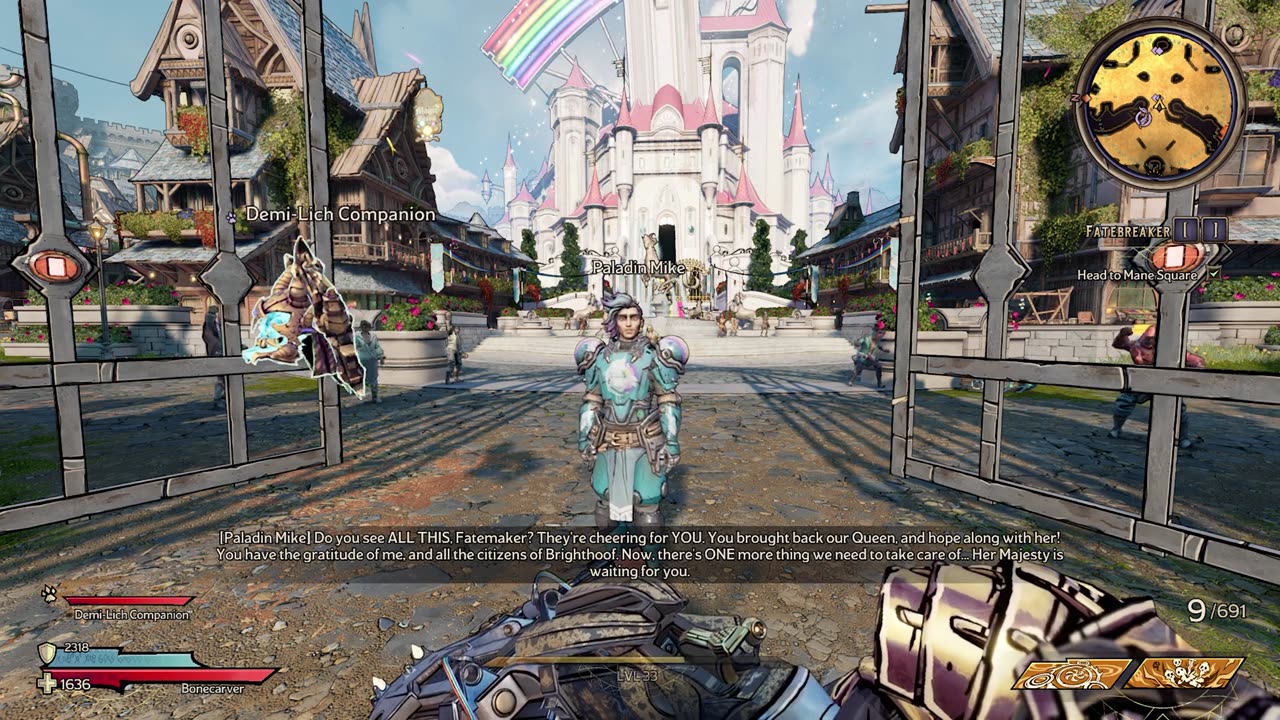Activate the flaming skulls action skill icon

[1187, 674]
